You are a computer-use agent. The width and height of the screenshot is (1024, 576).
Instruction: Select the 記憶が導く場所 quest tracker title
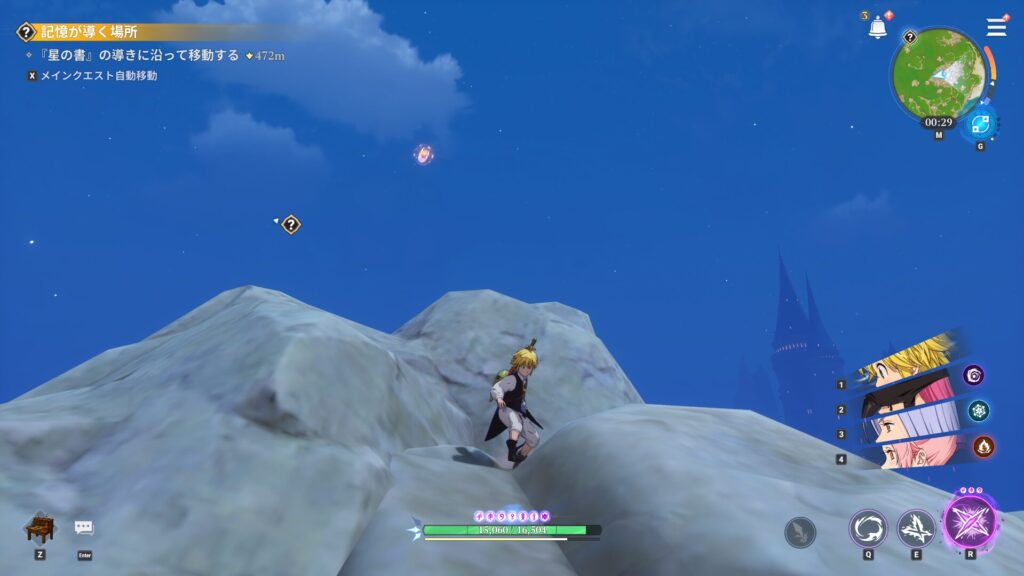point(90,32)
